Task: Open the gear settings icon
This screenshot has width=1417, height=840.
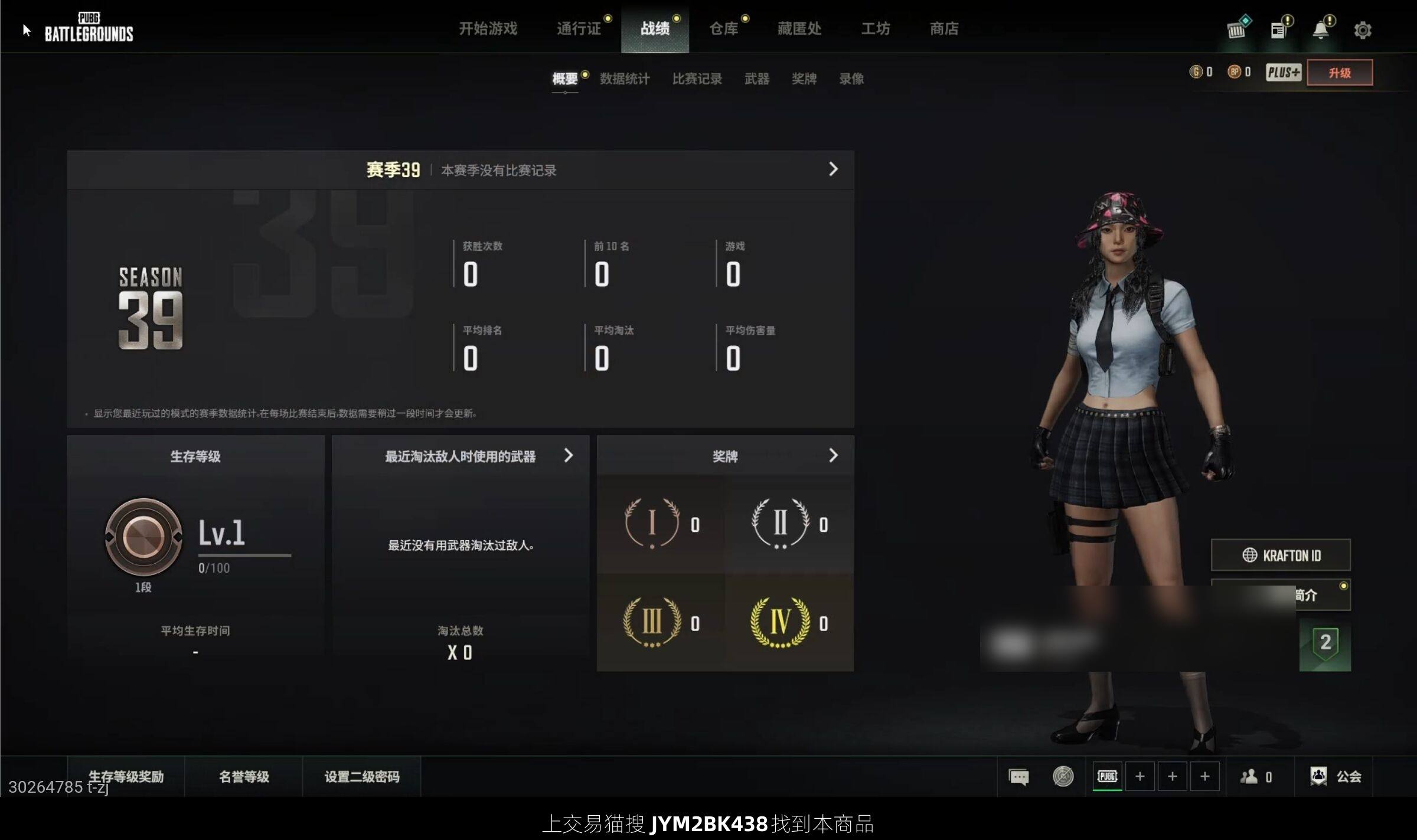Action: tap(1362, 30)
